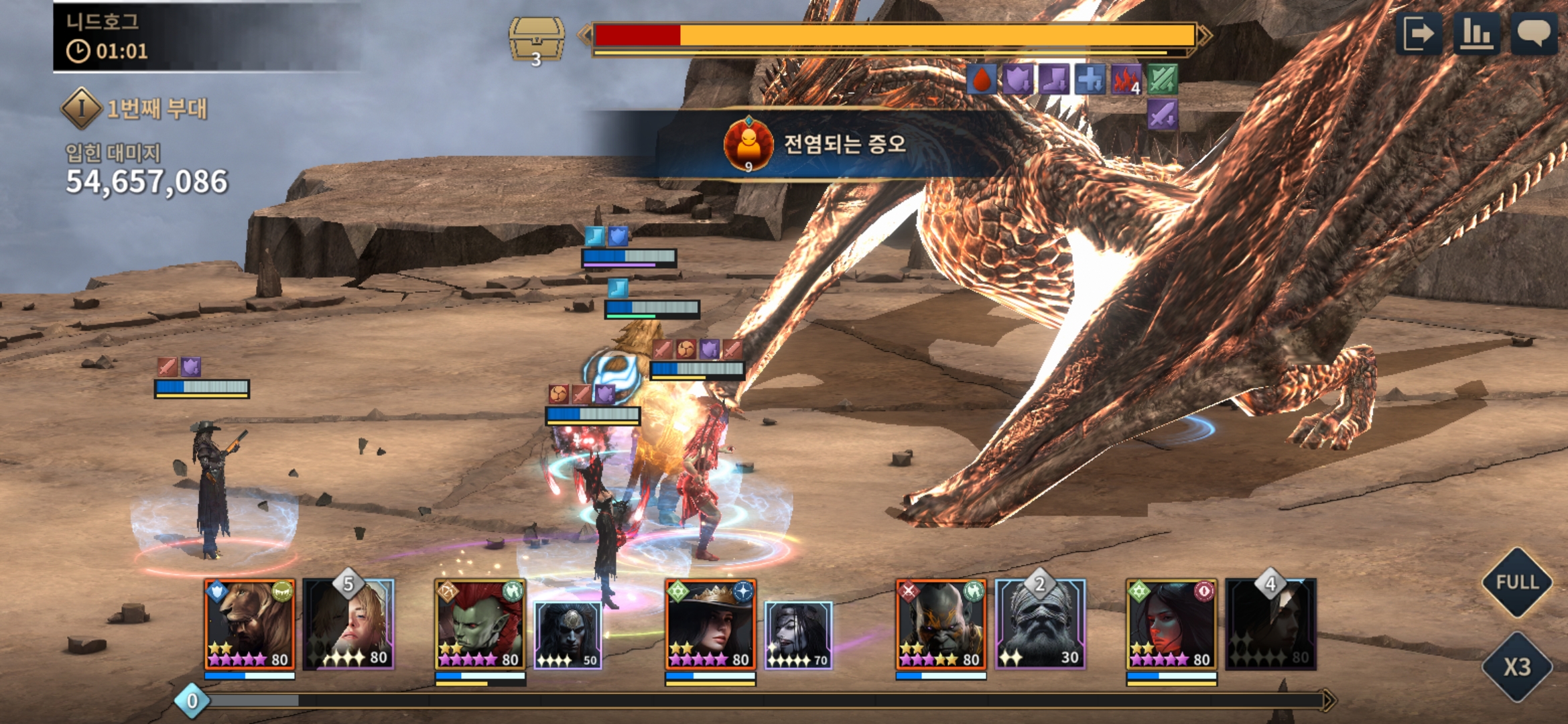Open the chat speech bubble

pos(1533,34)
